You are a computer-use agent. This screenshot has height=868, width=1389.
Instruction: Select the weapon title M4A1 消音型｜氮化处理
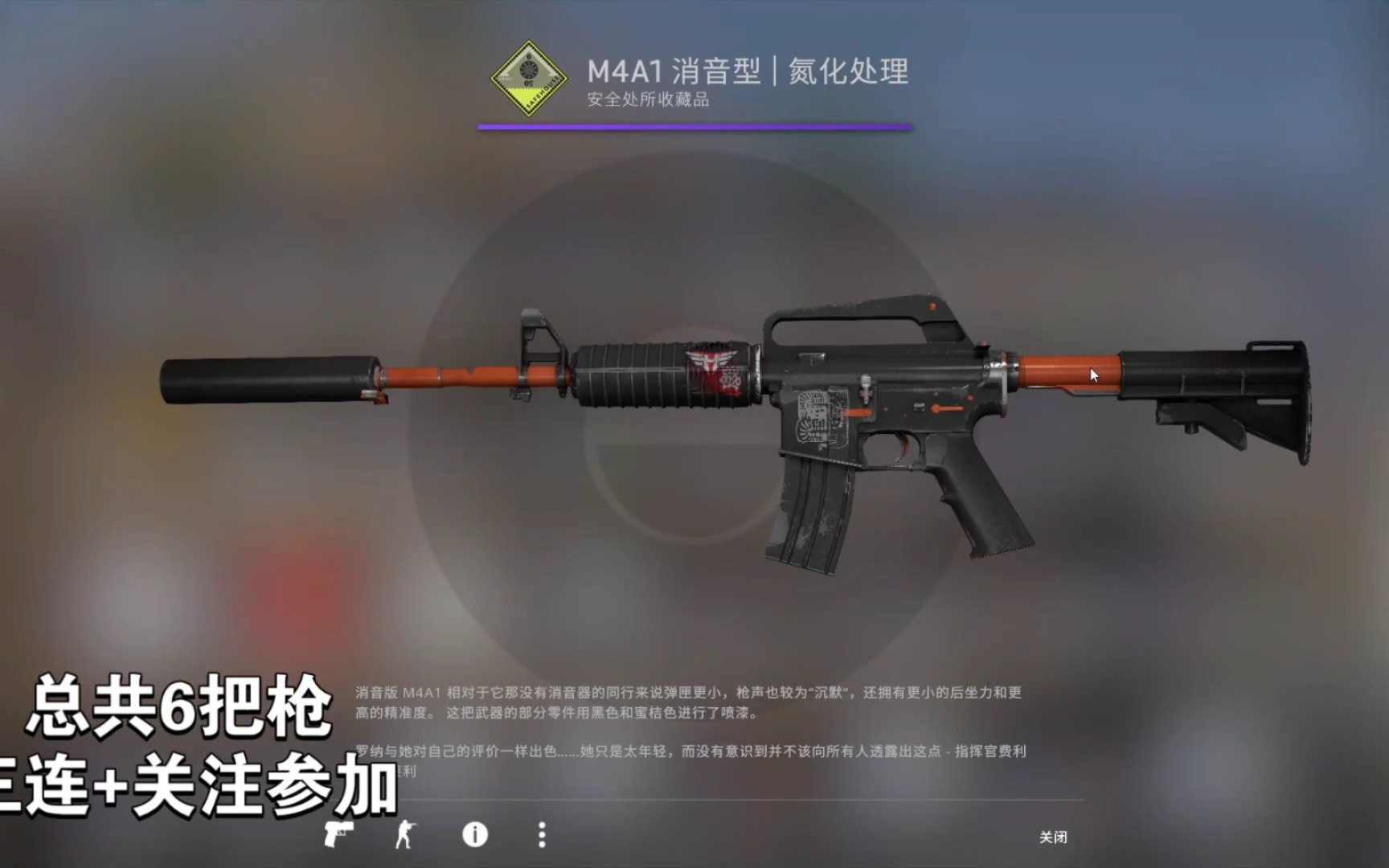click(x=747, y=72)
